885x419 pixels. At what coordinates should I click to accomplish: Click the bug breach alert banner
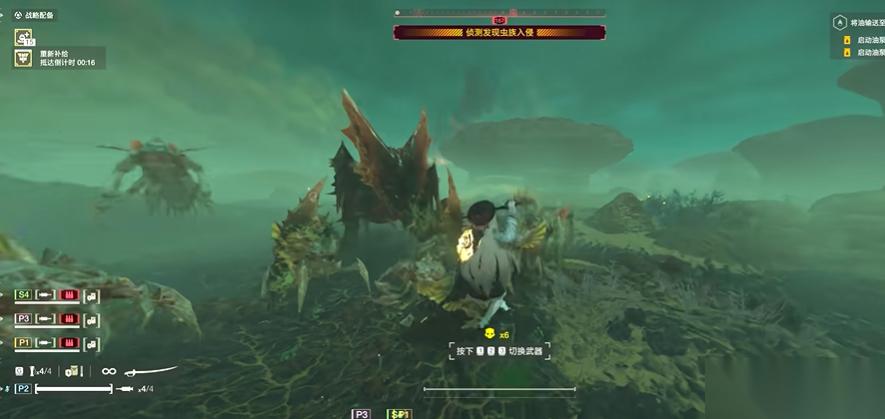pyautogui.click(x=499, y=32)
